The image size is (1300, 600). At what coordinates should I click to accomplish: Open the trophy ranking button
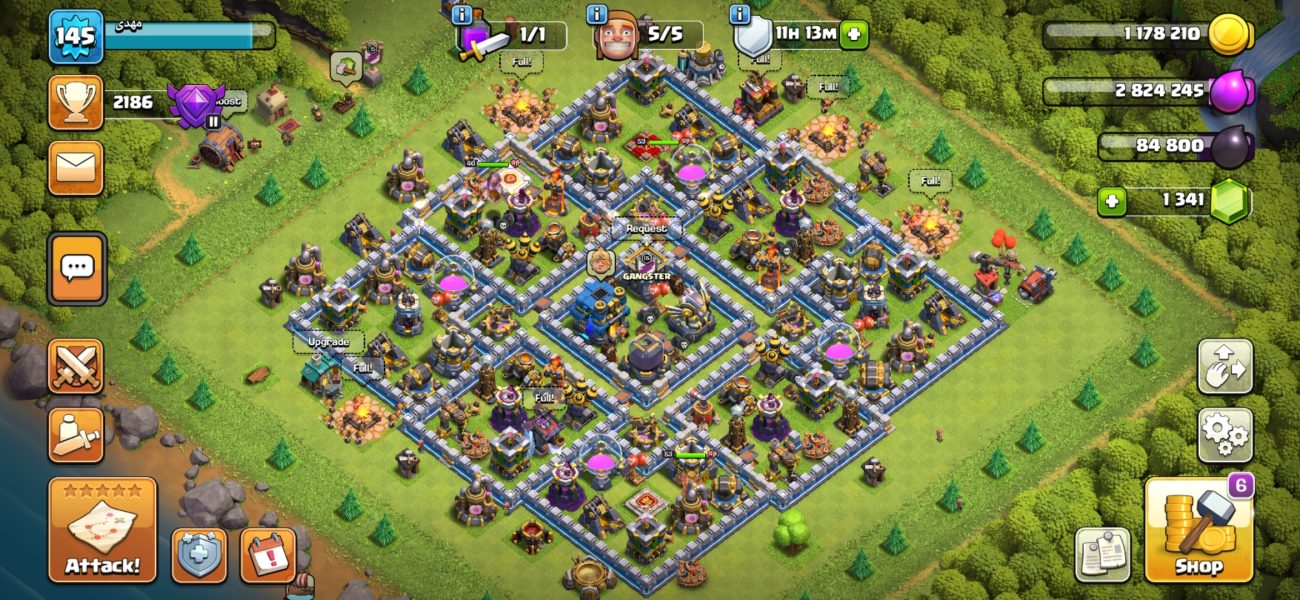tap(76, 102)
